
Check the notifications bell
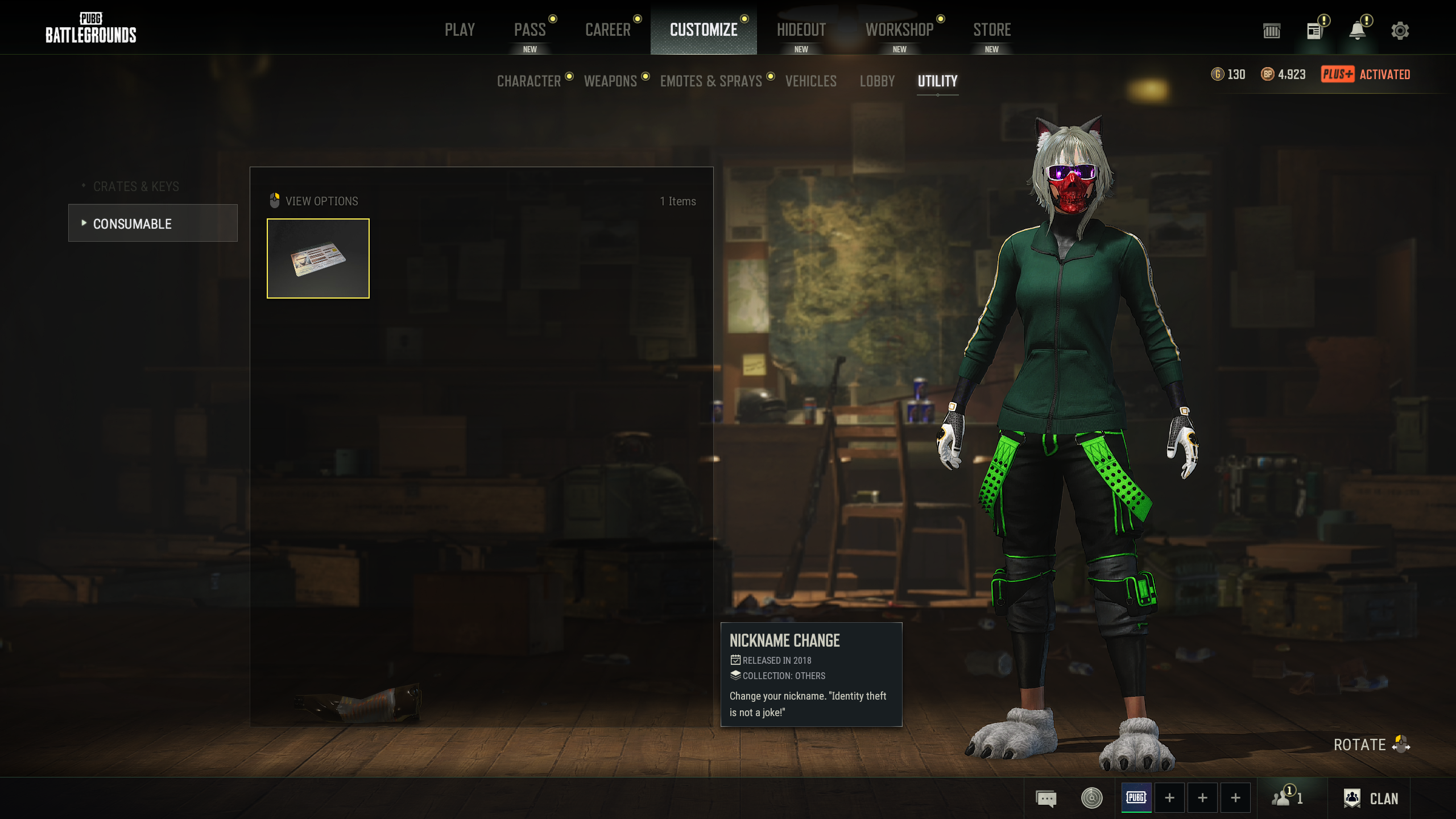[1357, 31]
